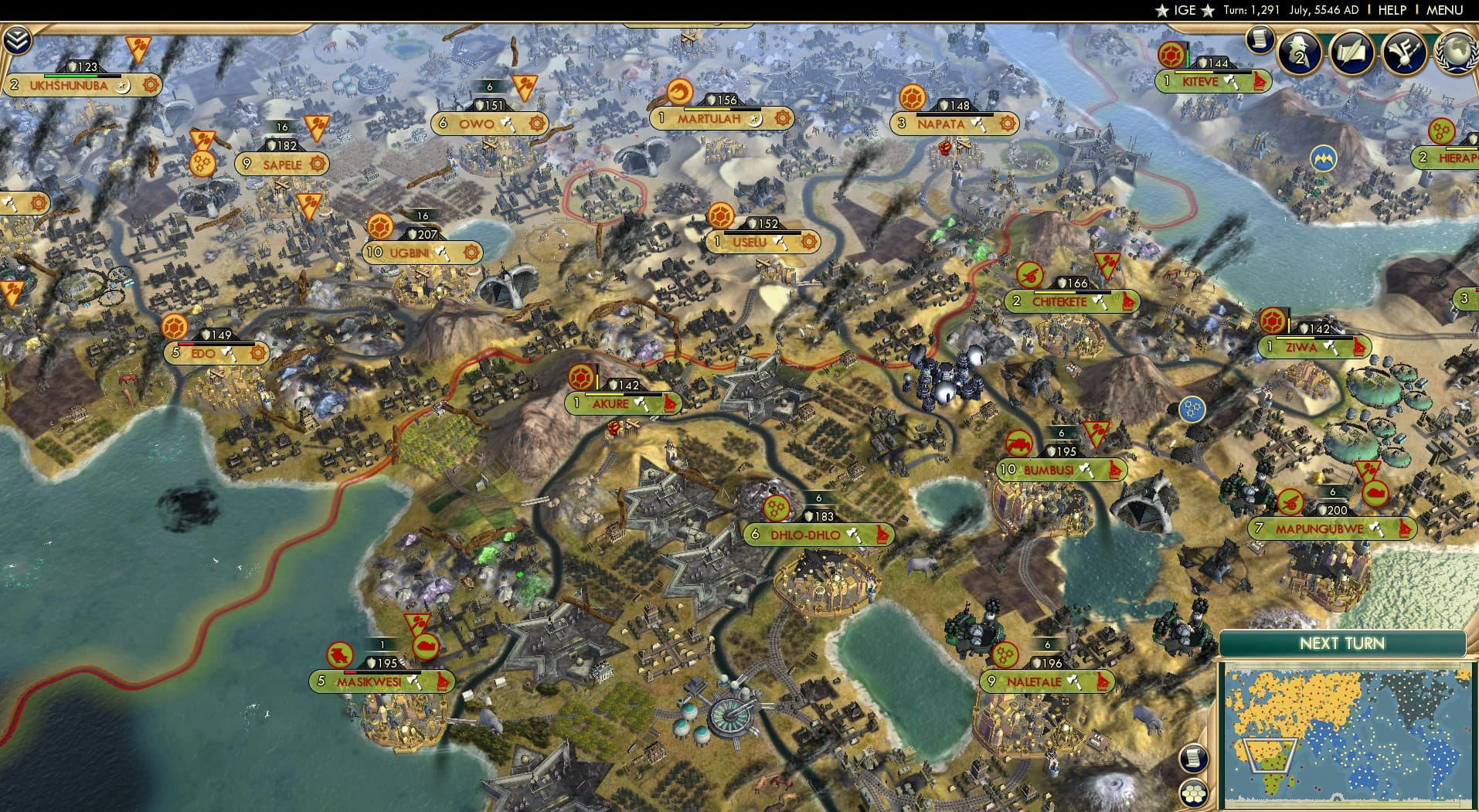This screenshot has height=812, width=1479.
Task: Open HELP from the top bar
Action: (x=1391, y=10)
